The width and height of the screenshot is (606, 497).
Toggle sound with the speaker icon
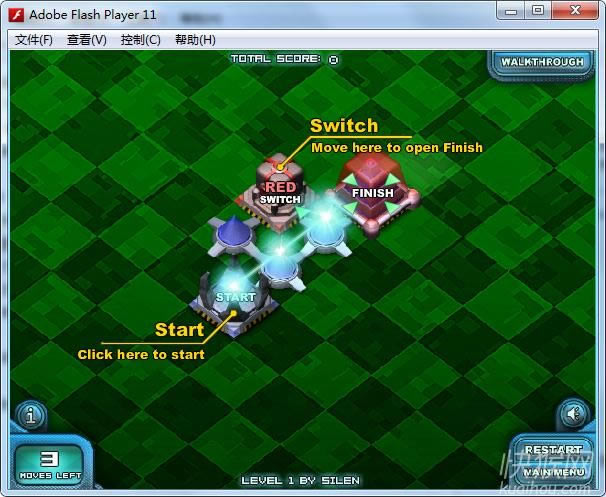[573, 412]
